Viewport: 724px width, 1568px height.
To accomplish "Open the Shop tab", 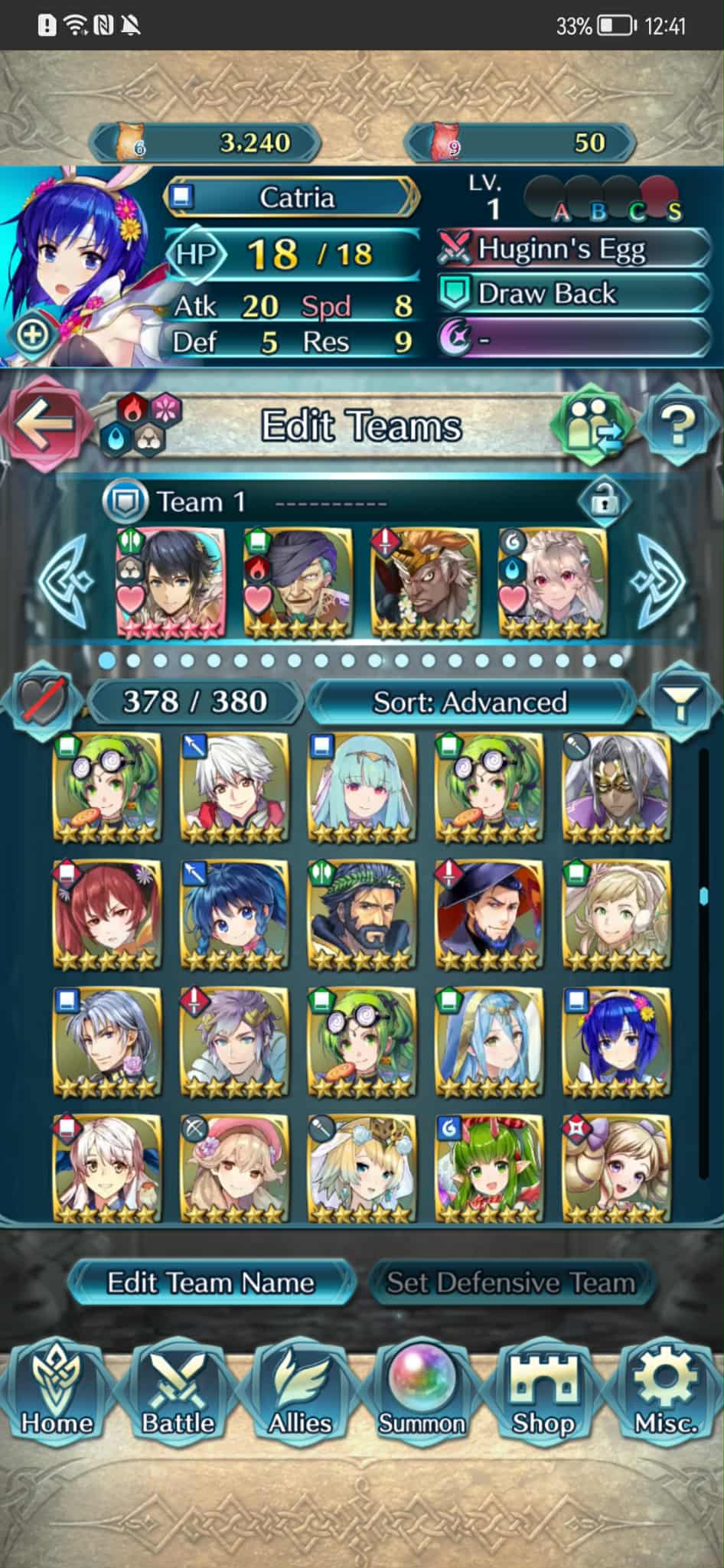I will 543,1394.
